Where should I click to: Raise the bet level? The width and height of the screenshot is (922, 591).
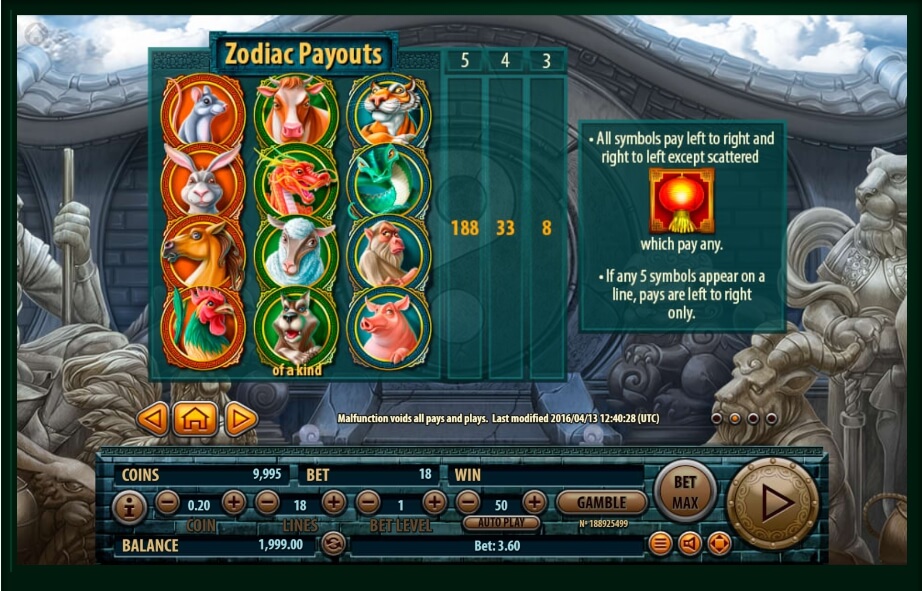(x=434, y=502)
